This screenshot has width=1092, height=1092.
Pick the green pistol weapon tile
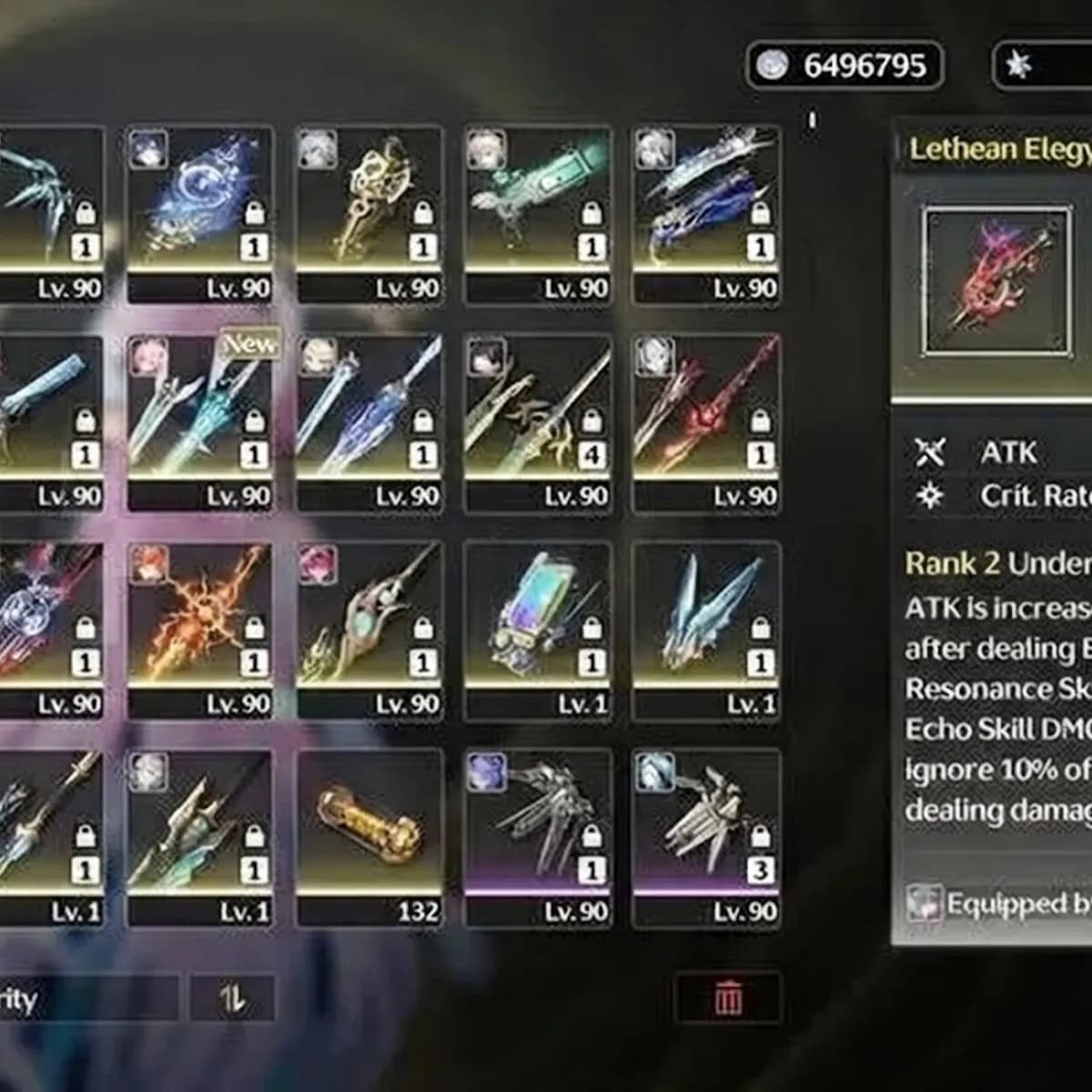click(539, 202)
